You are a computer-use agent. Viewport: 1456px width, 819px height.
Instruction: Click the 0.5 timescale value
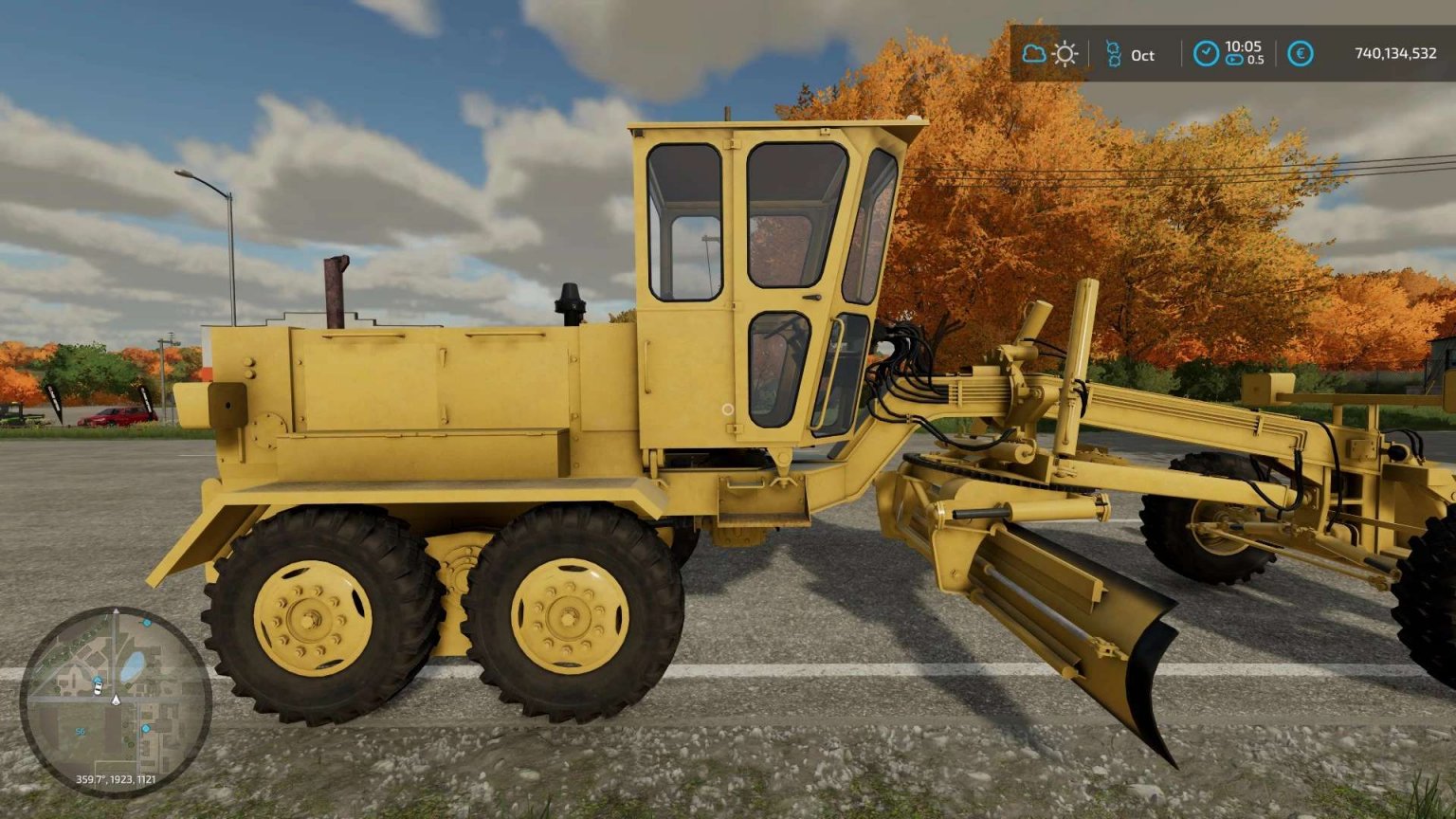point(1256,60)
